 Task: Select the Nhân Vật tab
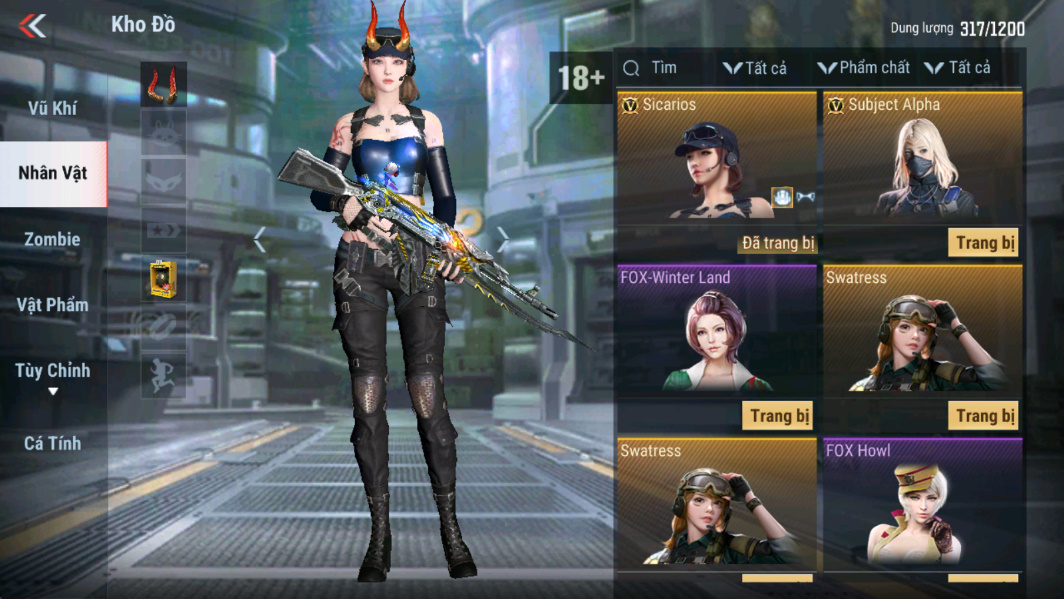(52, 173)
